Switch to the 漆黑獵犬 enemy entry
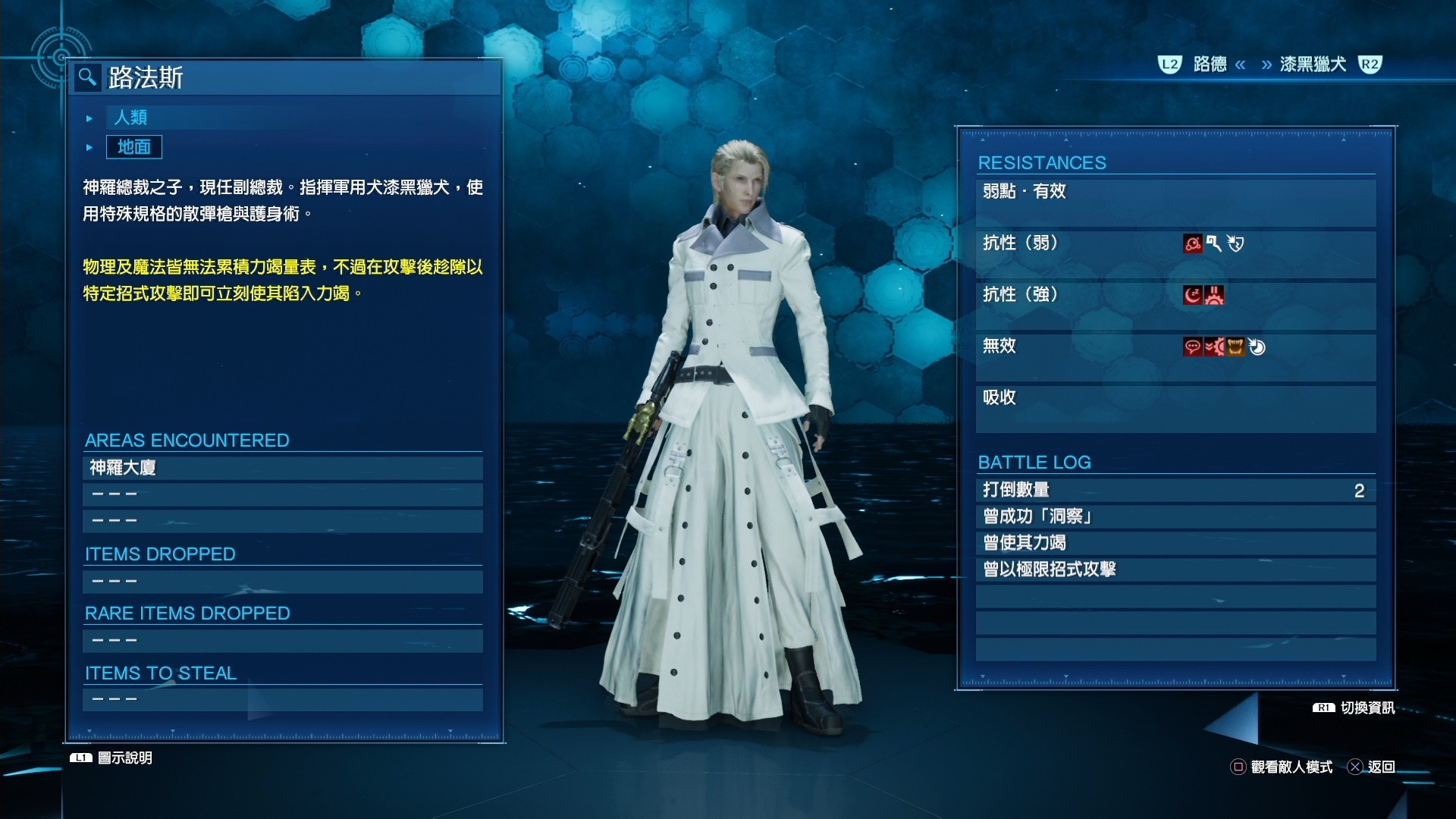Image resolution: width=1456 pixels, height=819 pixels. tap(1314, 65)
